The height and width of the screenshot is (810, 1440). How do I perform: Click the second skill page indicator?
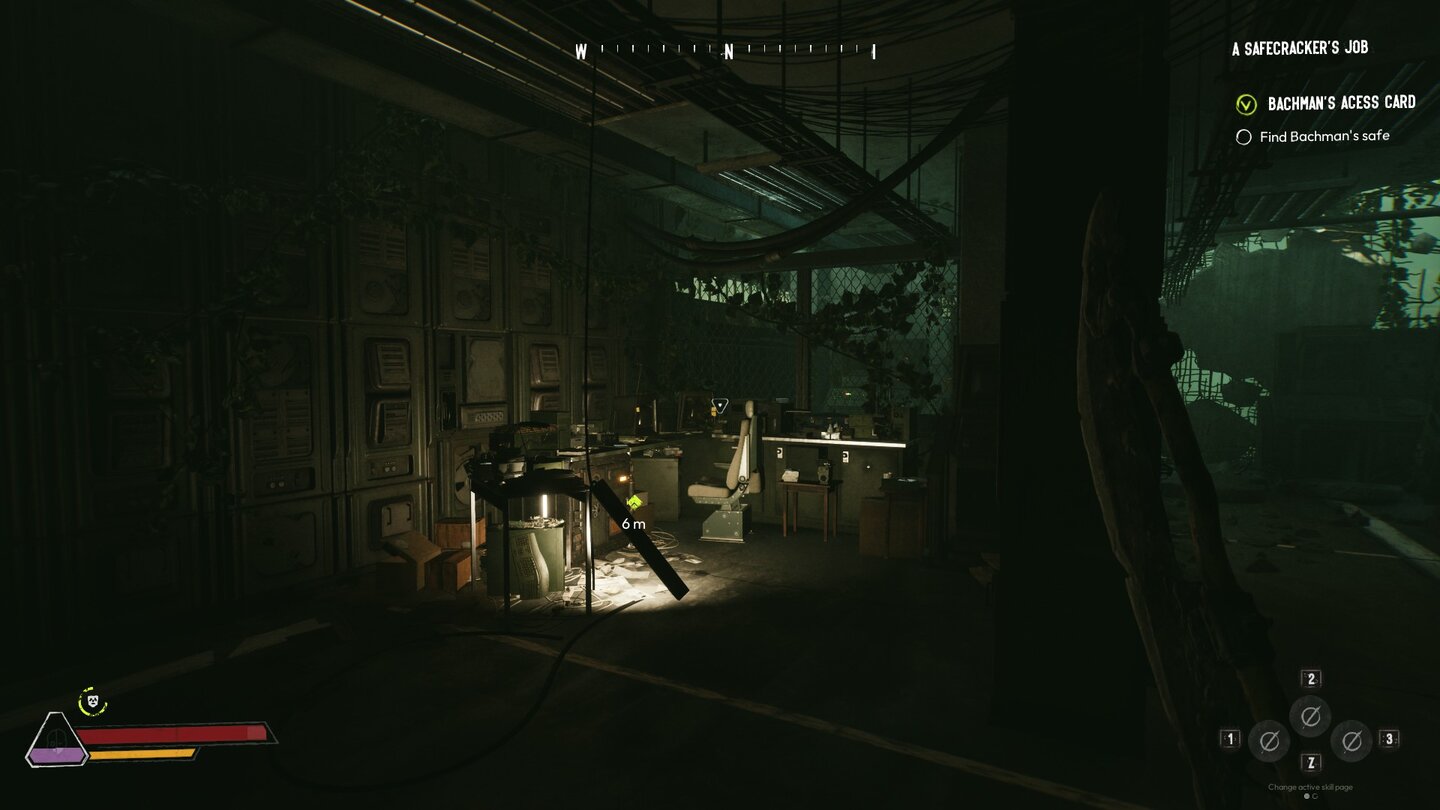click(x=1314, y=796)
